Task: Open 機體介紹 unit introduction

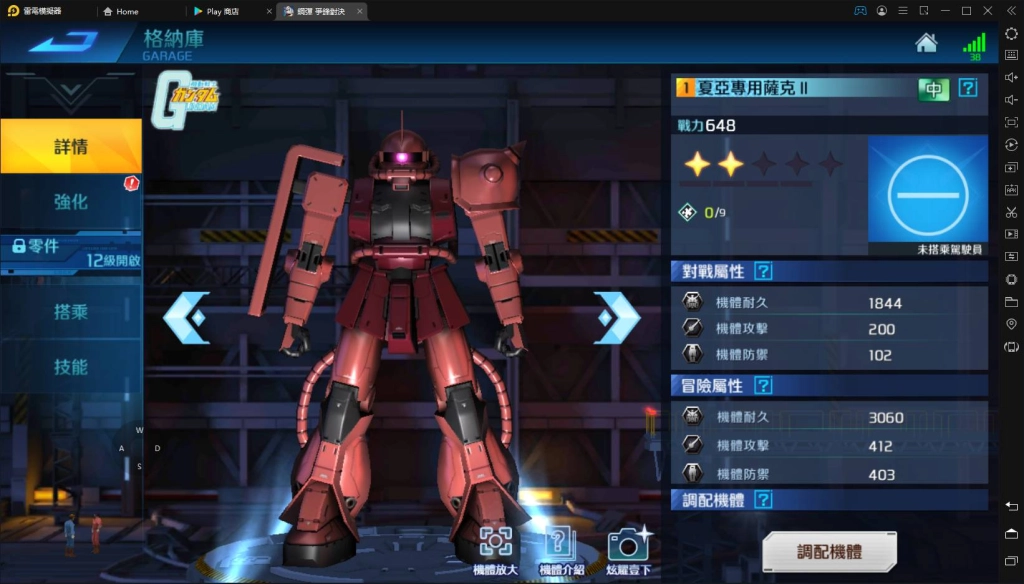Action: click(x=563, y=546)
